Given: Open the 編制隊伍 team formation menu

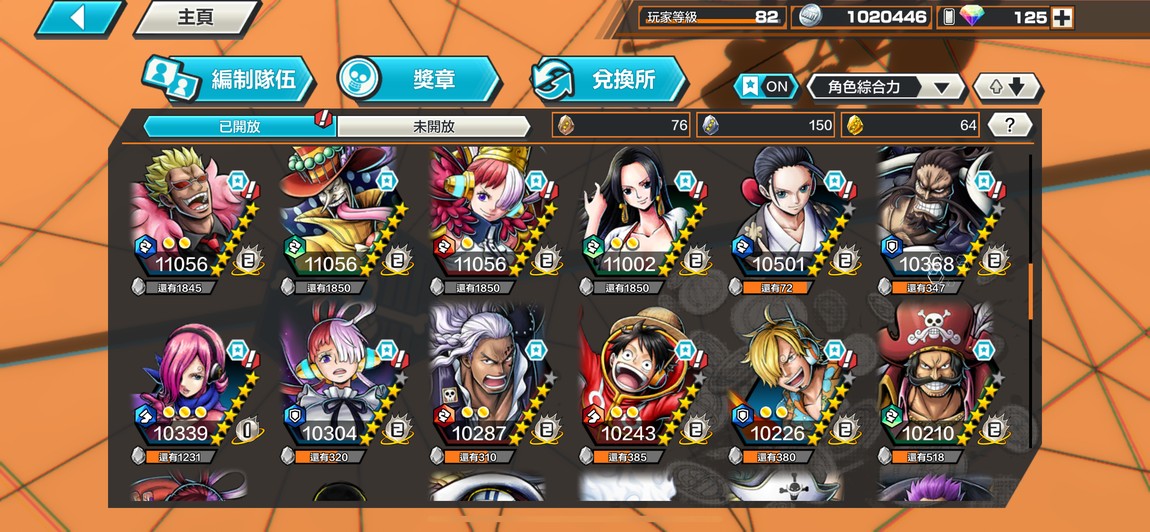Looking at the screenshot, I should (x=228, y=80).
